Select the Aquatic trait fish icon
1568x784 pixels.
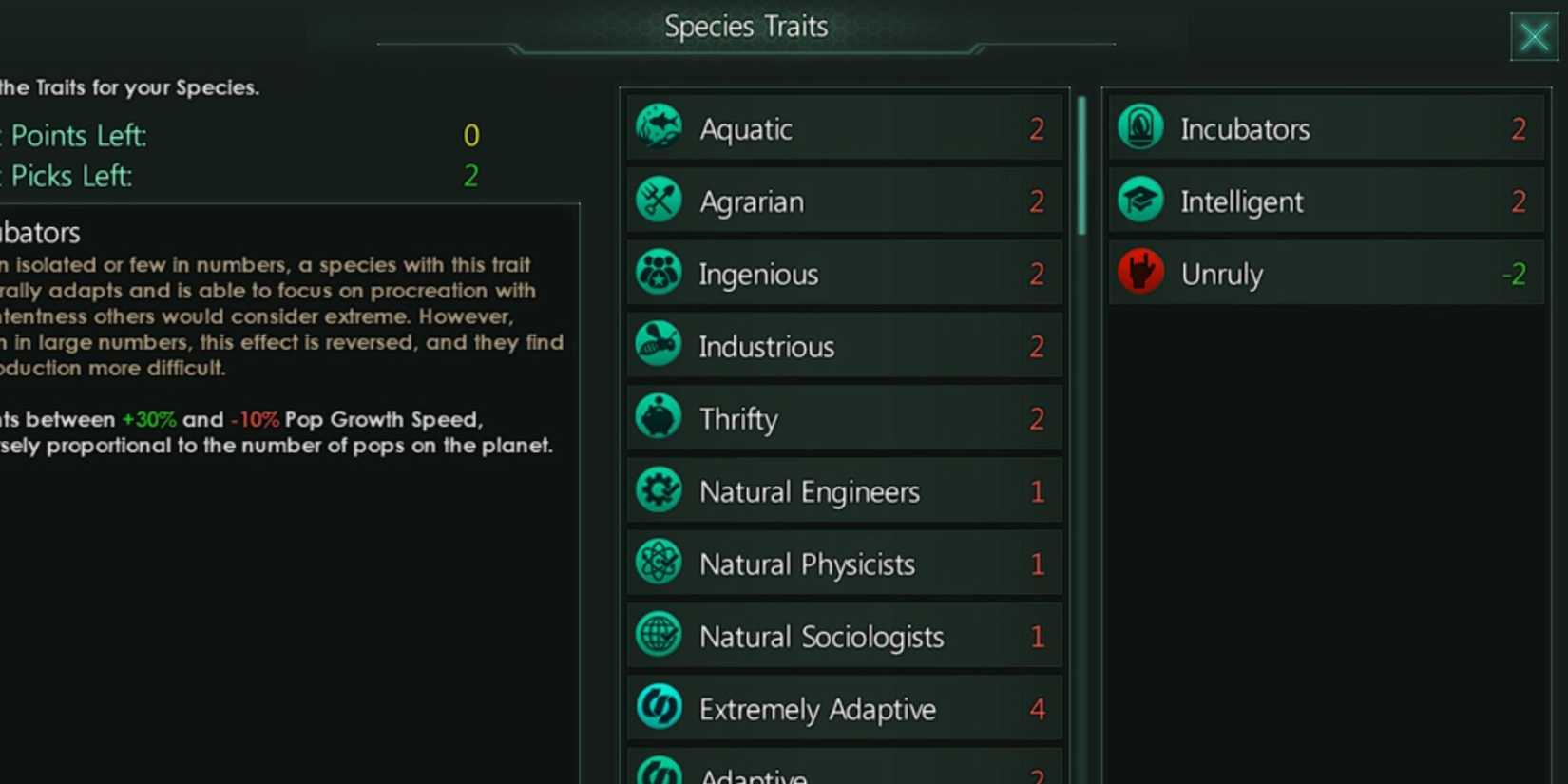(x=659, y=128)
